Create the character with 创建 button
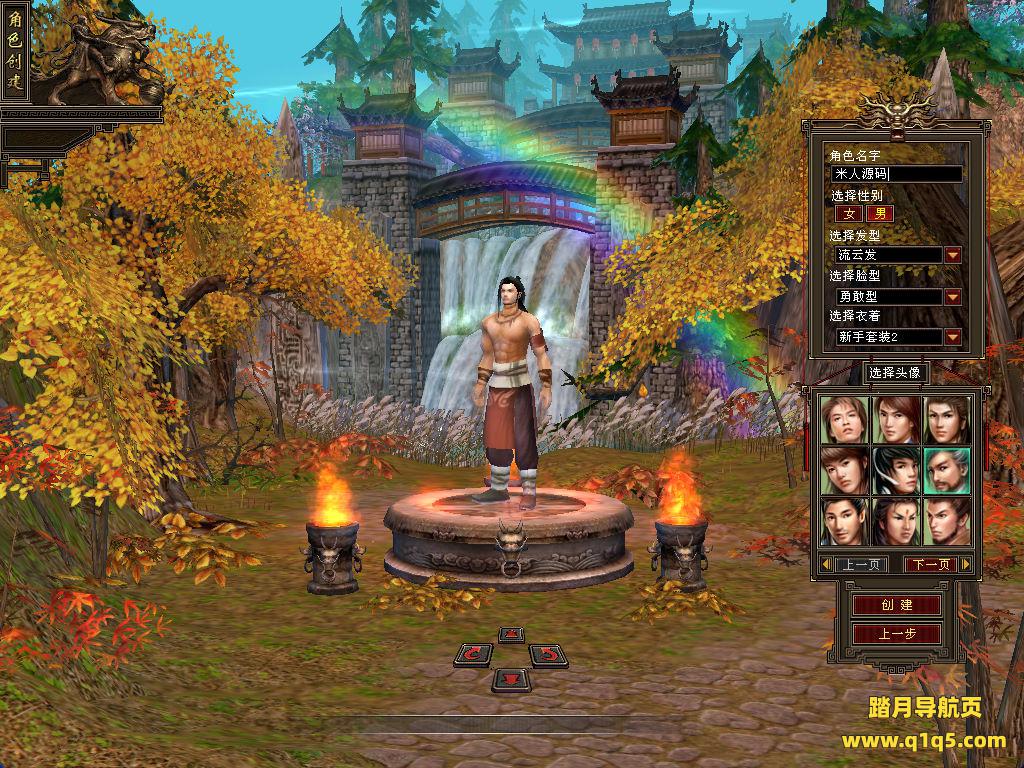 point(896,605)
